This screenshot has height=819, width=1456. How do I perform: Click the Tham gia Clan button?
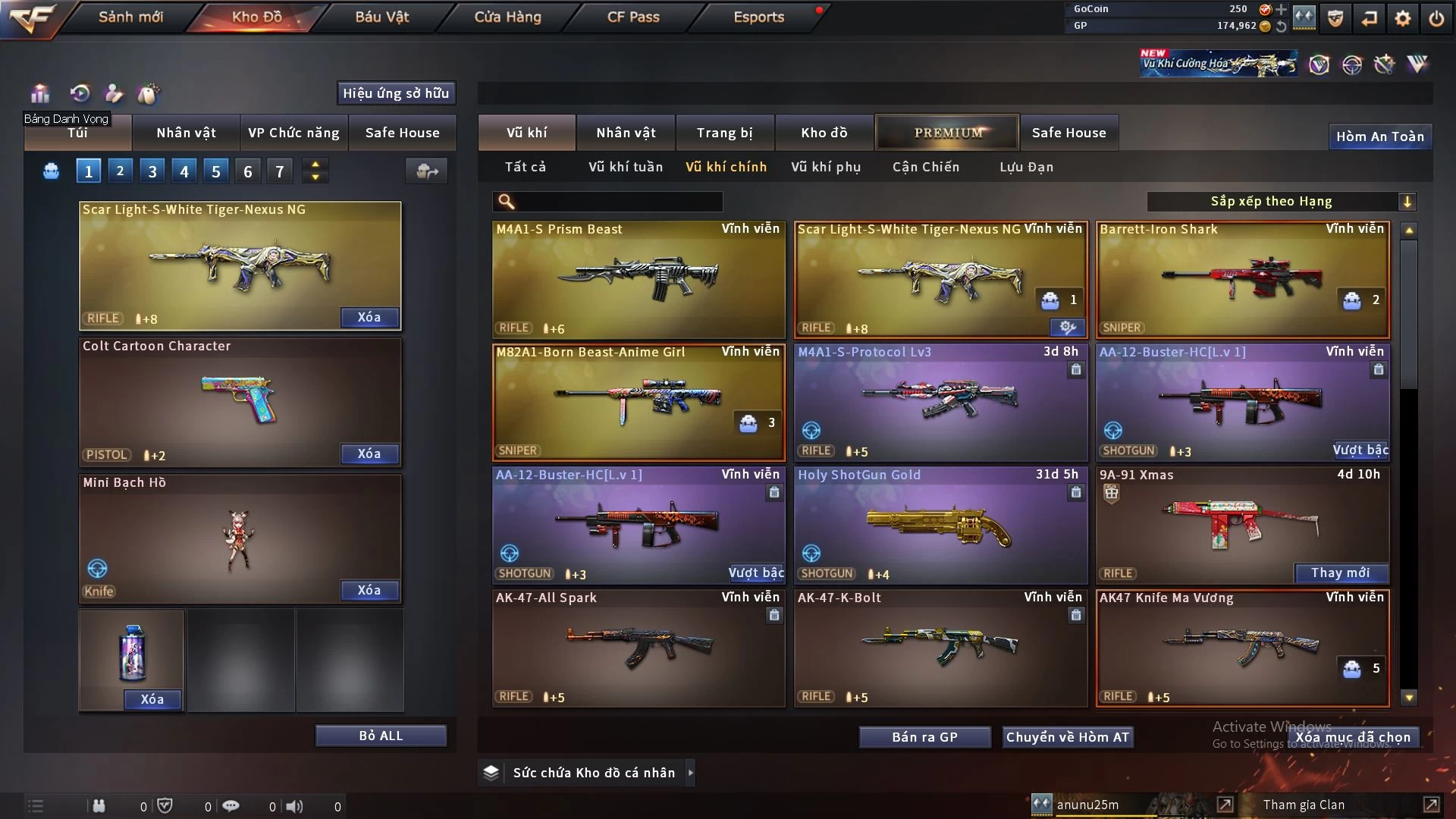click(1304, 805)
